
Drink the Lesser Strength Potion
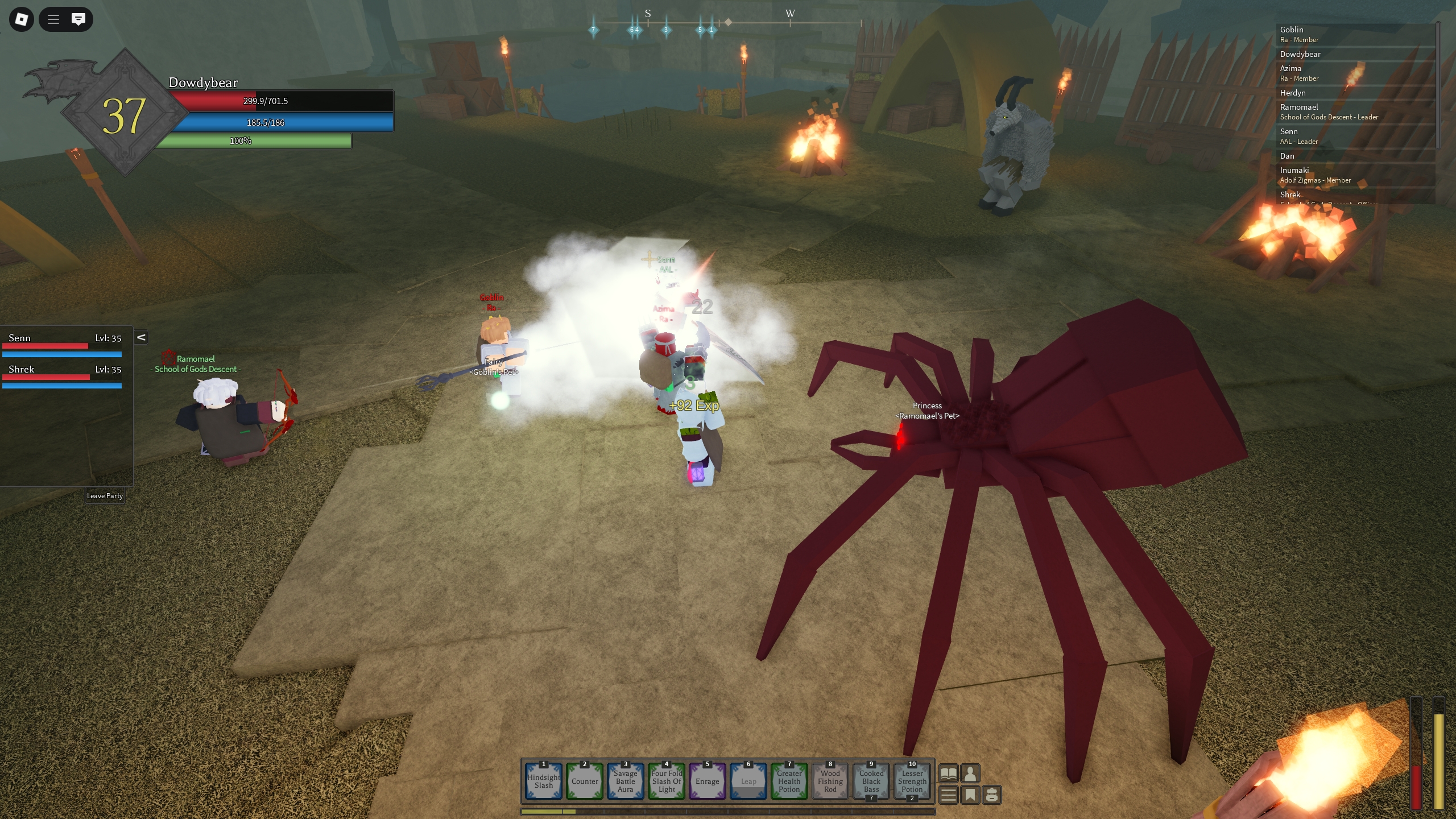pos(912,781)
